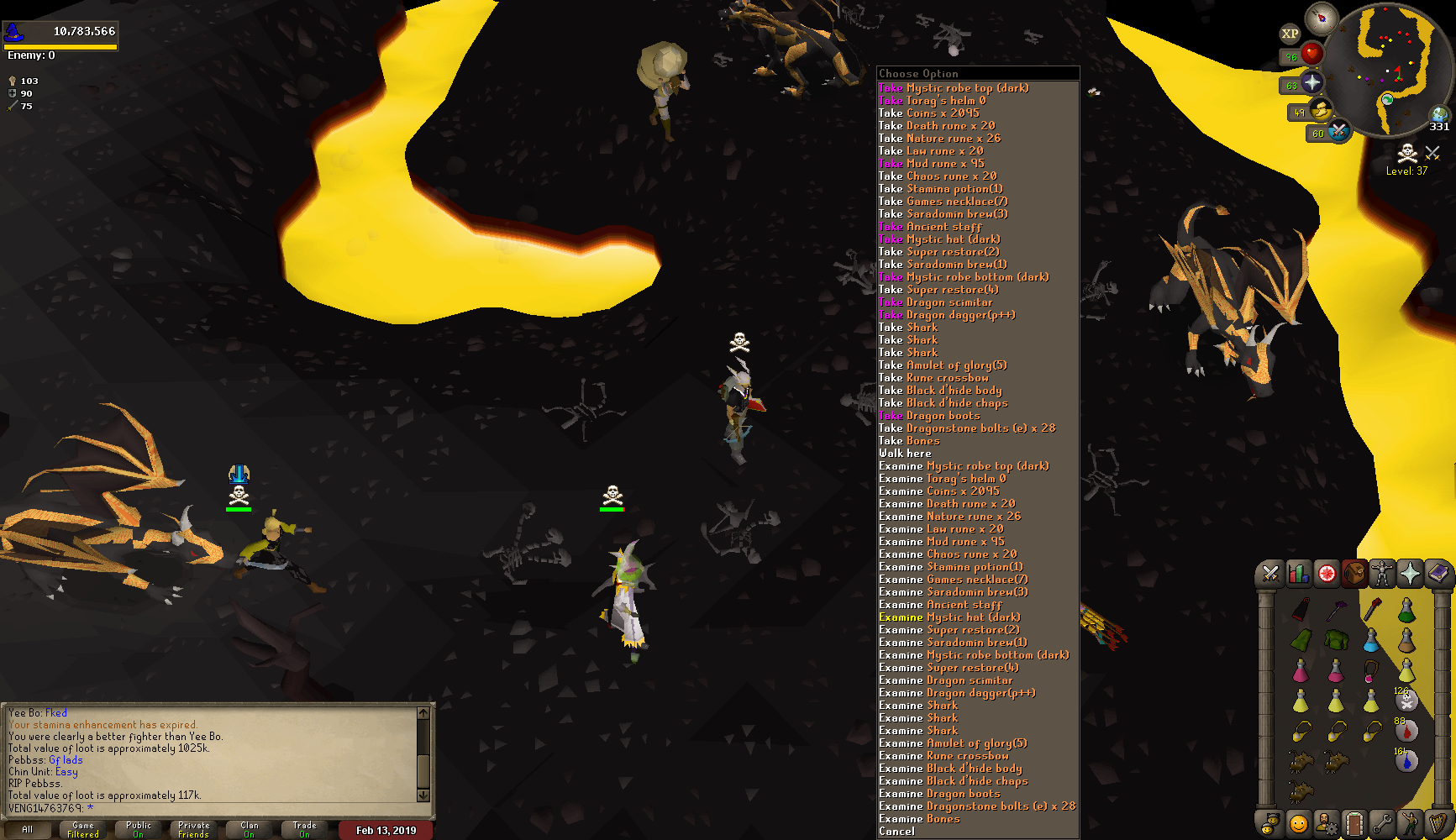This screenshot has height=840, width=1456.
Task: Pick Take Dragon boots entry
Action: click(x=928, y=416)
